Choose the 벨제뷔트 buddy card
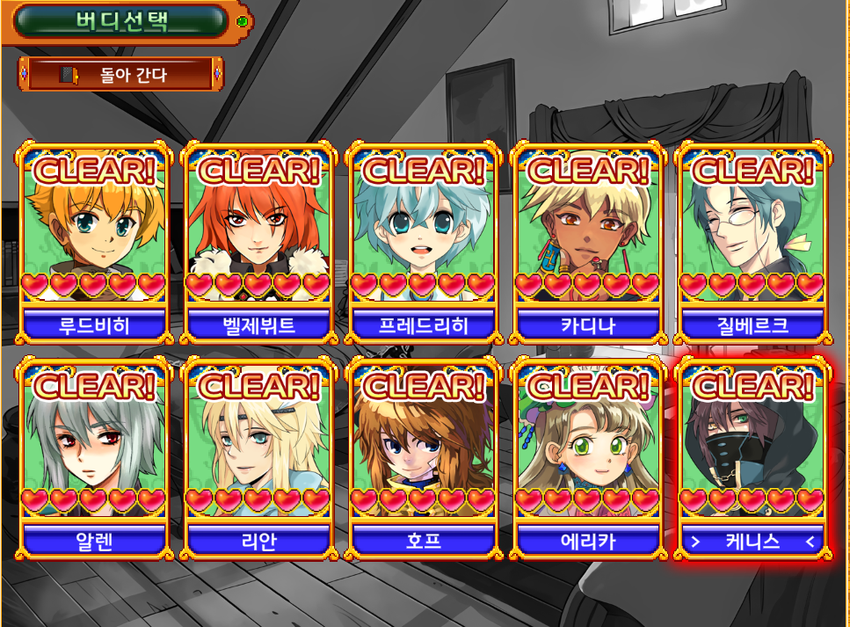The height and width of the screenshot is (627, 850). point(258,240)
